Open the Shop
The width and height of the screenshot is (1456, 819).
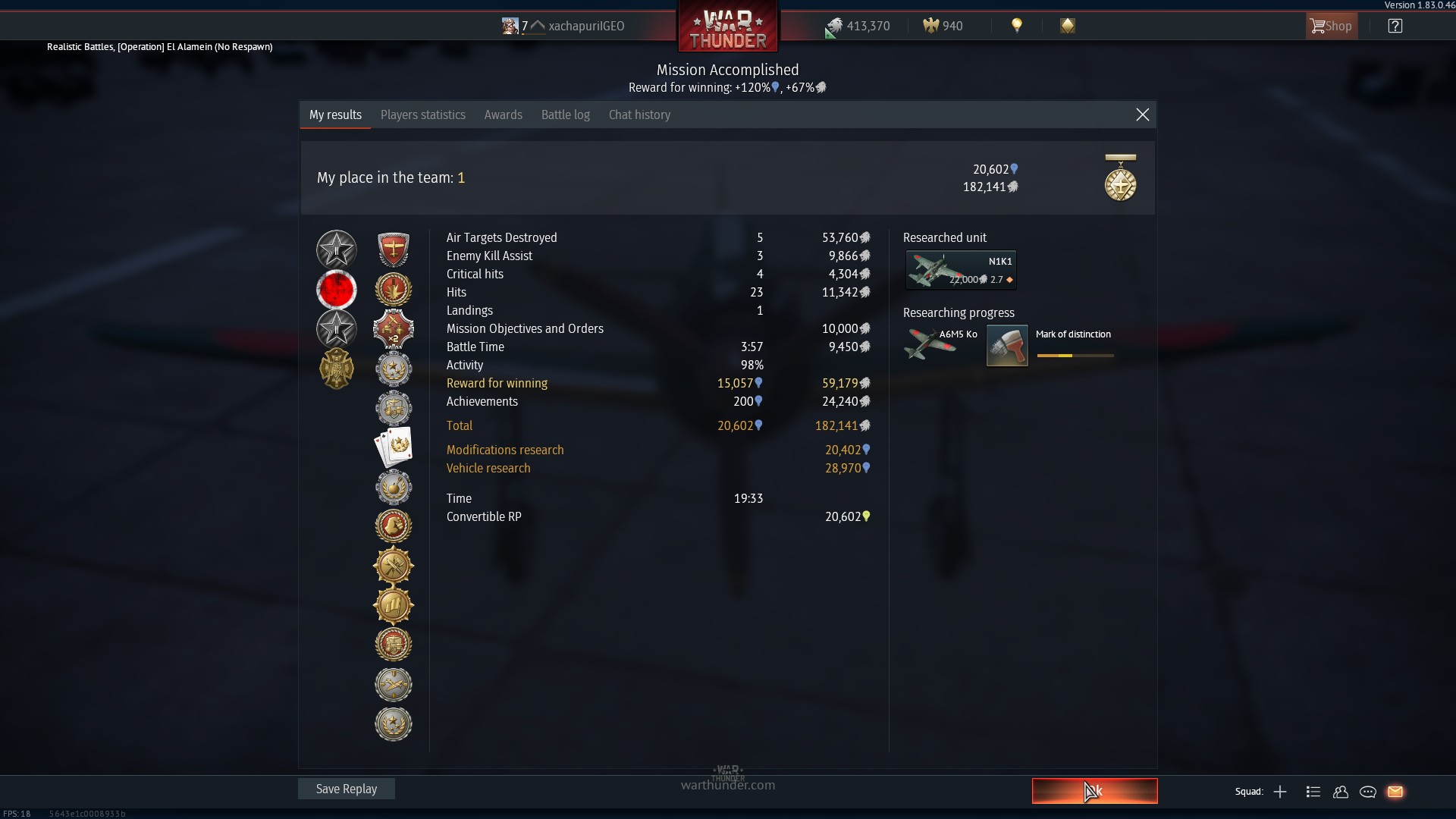click(x=1331, y=26)
